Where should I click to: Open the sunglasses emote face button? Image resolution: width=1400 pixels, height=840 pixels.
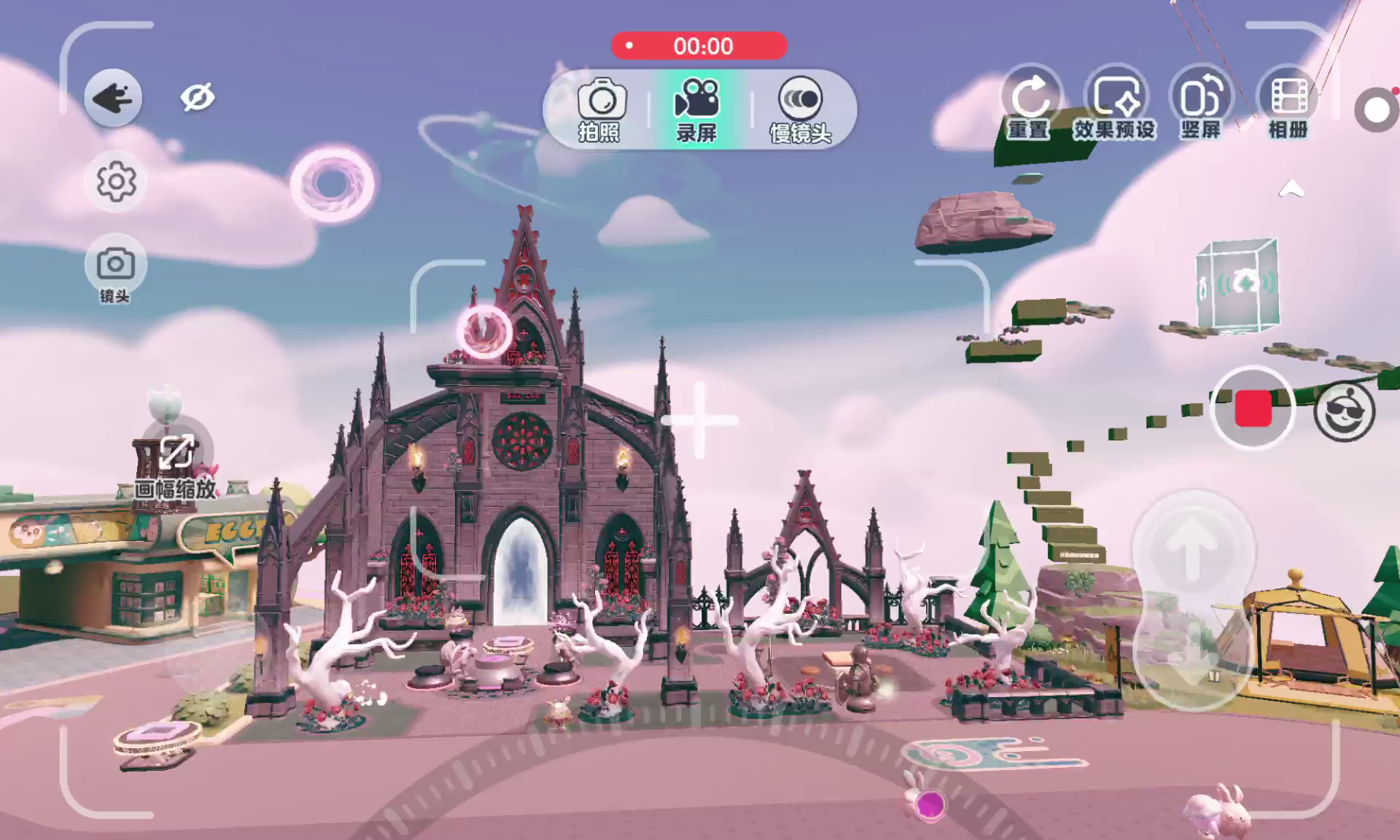(x=1344, y=411)
